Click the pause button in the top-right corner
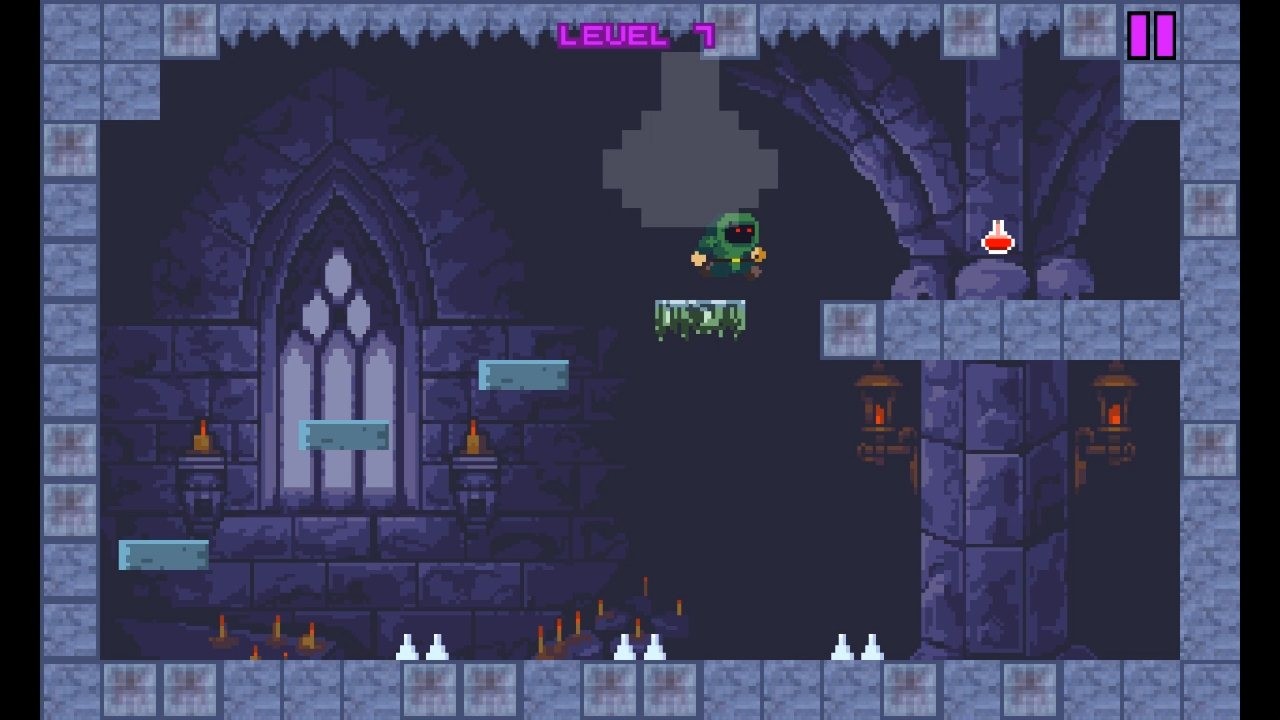1280x720 pixels. (1150, 37)
